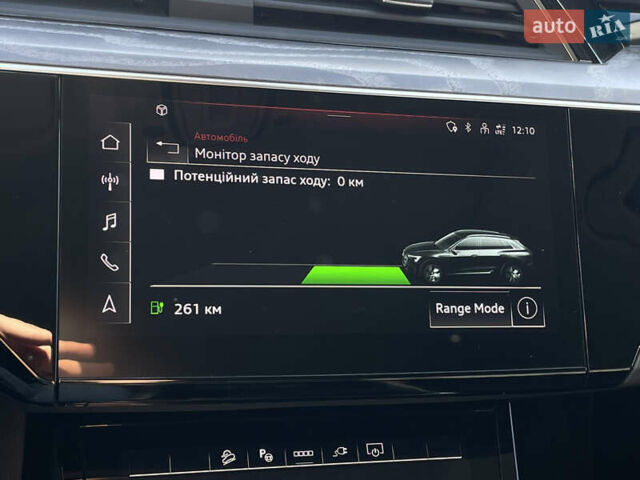Activate Range Mode
This screenshot has height=480, width=640.
point(470,309)
